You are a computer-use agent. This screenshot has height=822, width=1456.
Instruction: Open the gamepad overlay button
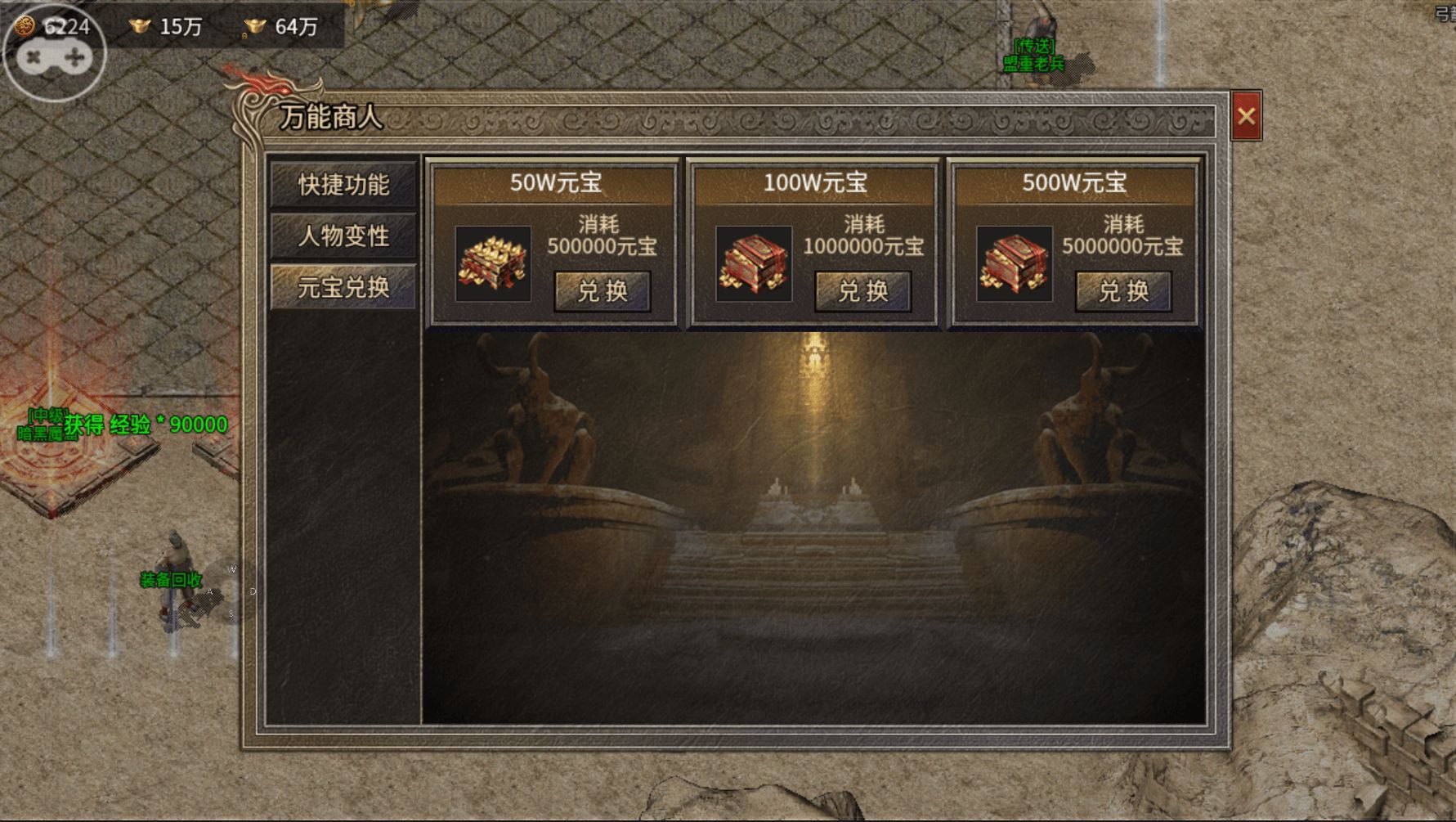[54, 56]
